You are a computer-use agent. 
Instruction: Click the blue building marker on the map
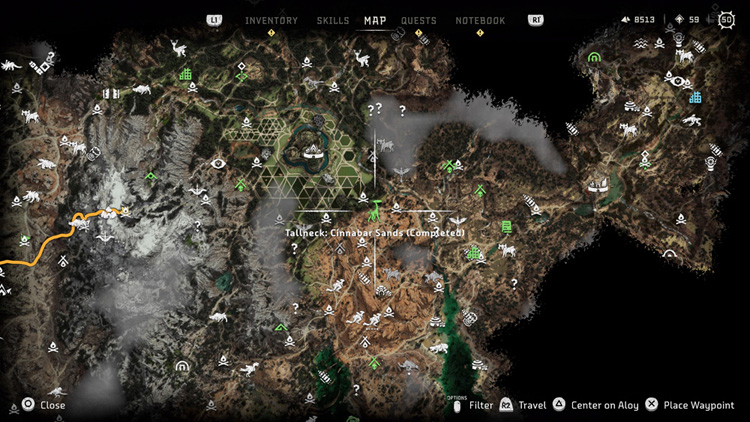pyautogui.click(x=695, y=97)
